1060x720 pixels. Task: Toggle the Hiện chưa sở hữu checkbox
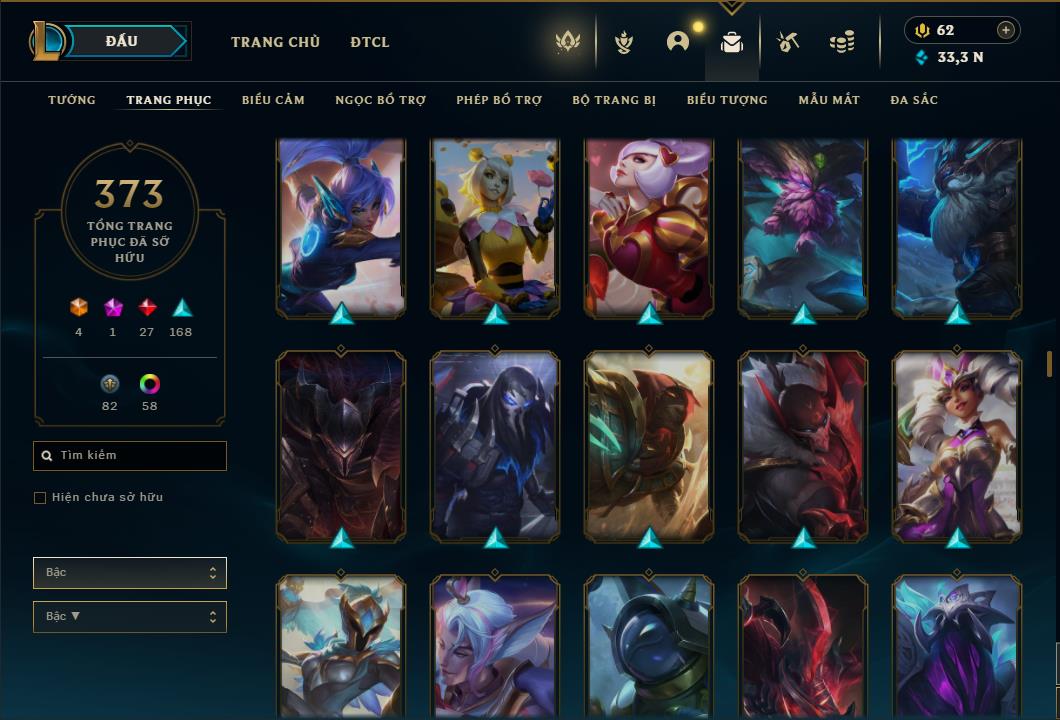(x=40, y=498)
